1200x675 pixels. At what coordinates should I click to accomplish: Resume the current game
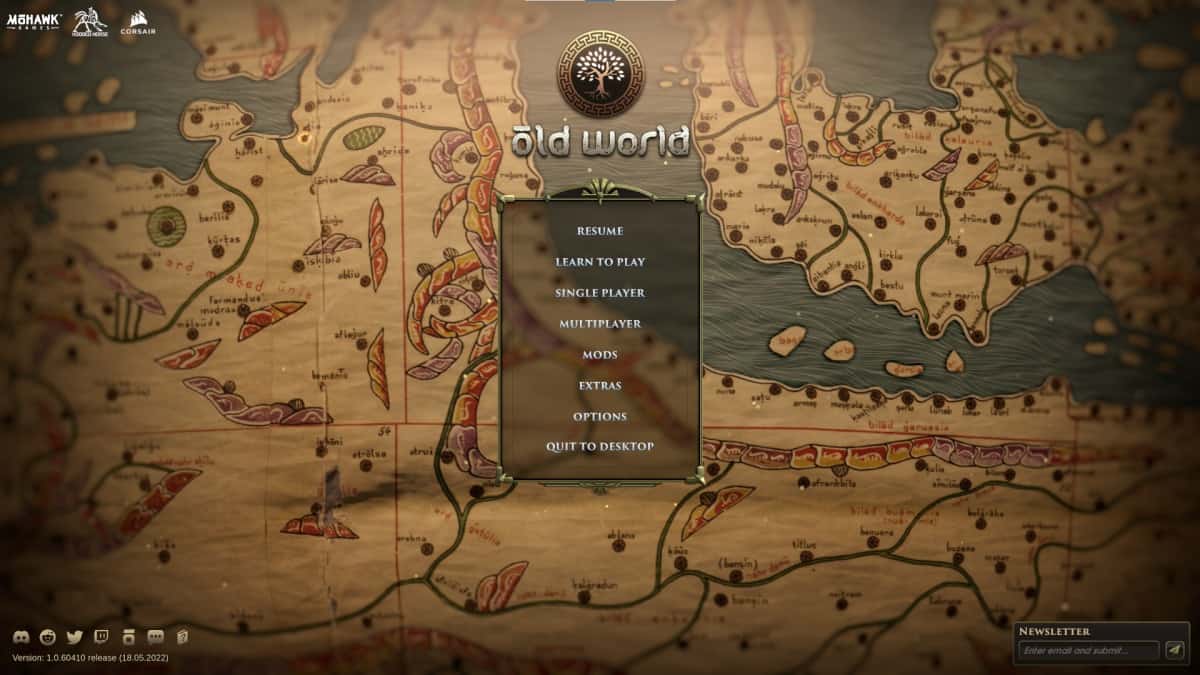[600, 231]
